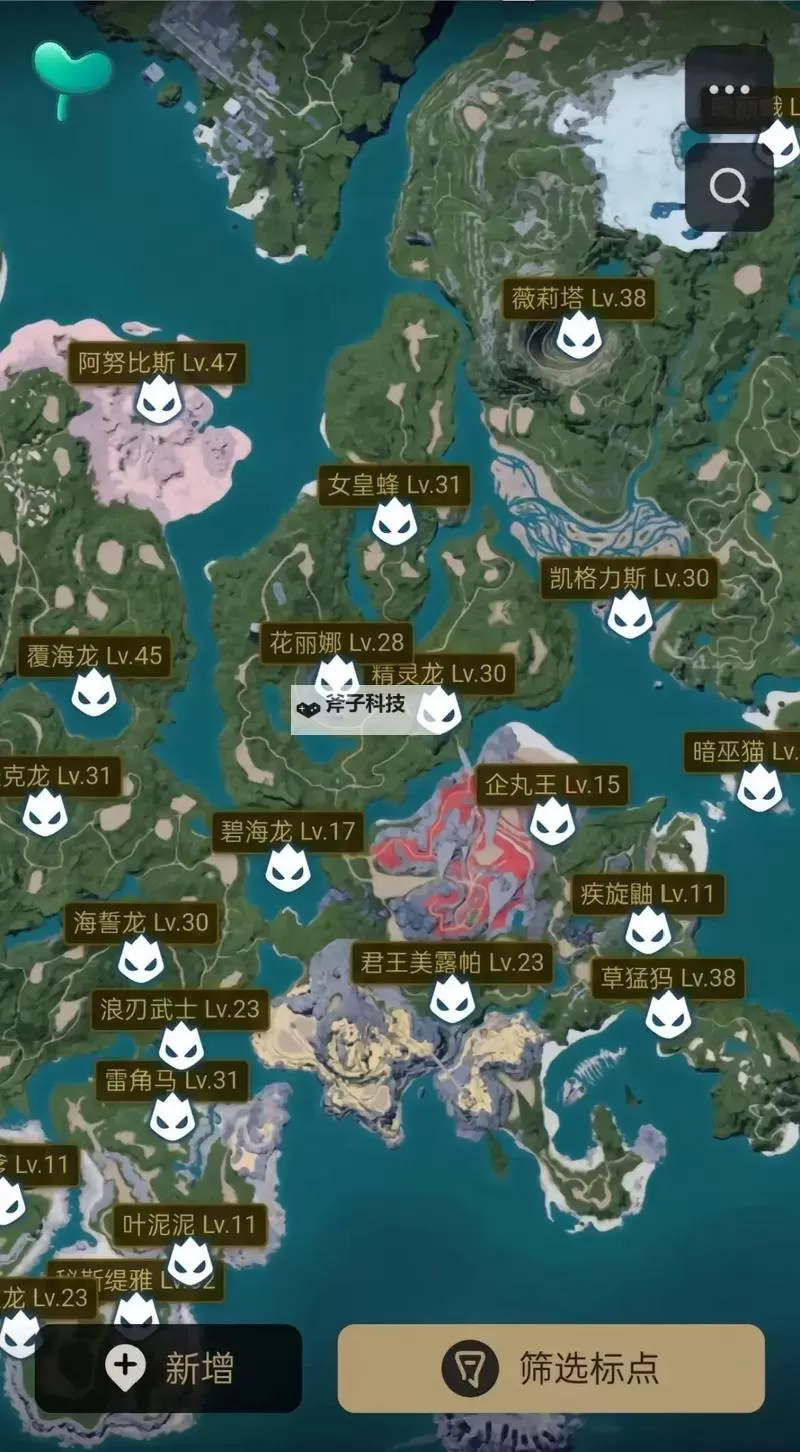
Task: Choose the 女皇蜂 Lv.31 map marker
Action: tap(394, 522)
